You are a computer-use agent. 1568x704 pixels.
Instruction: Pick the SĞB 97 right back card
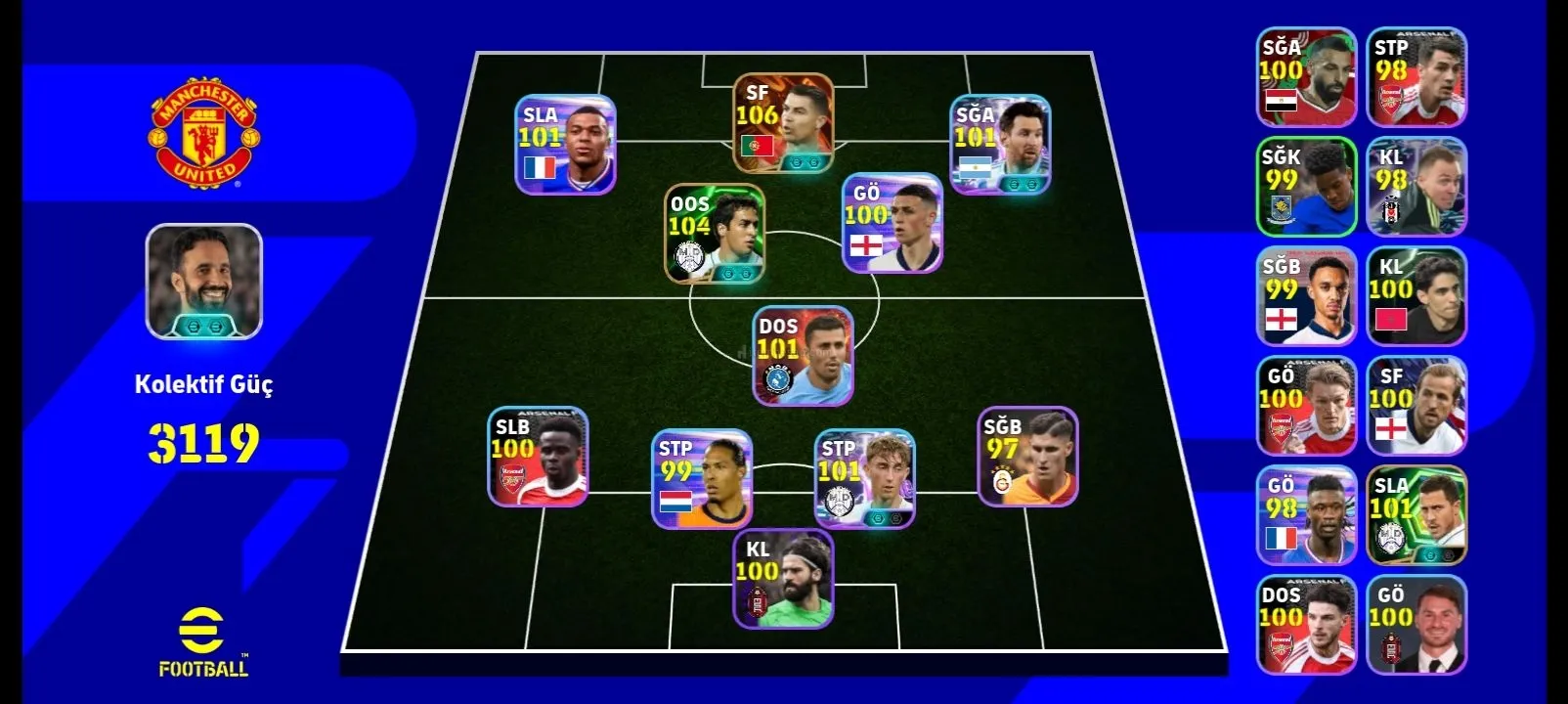[x=1027, y=457]
